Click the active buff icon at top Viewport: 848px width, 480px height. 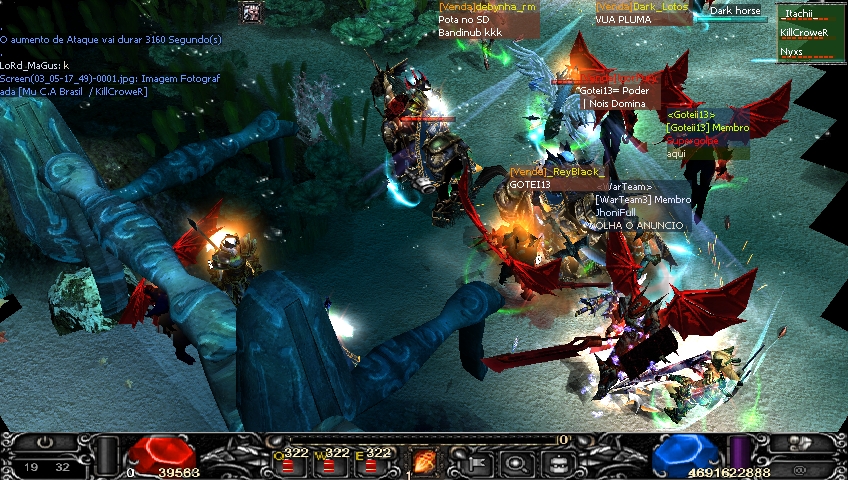(251, 12)
